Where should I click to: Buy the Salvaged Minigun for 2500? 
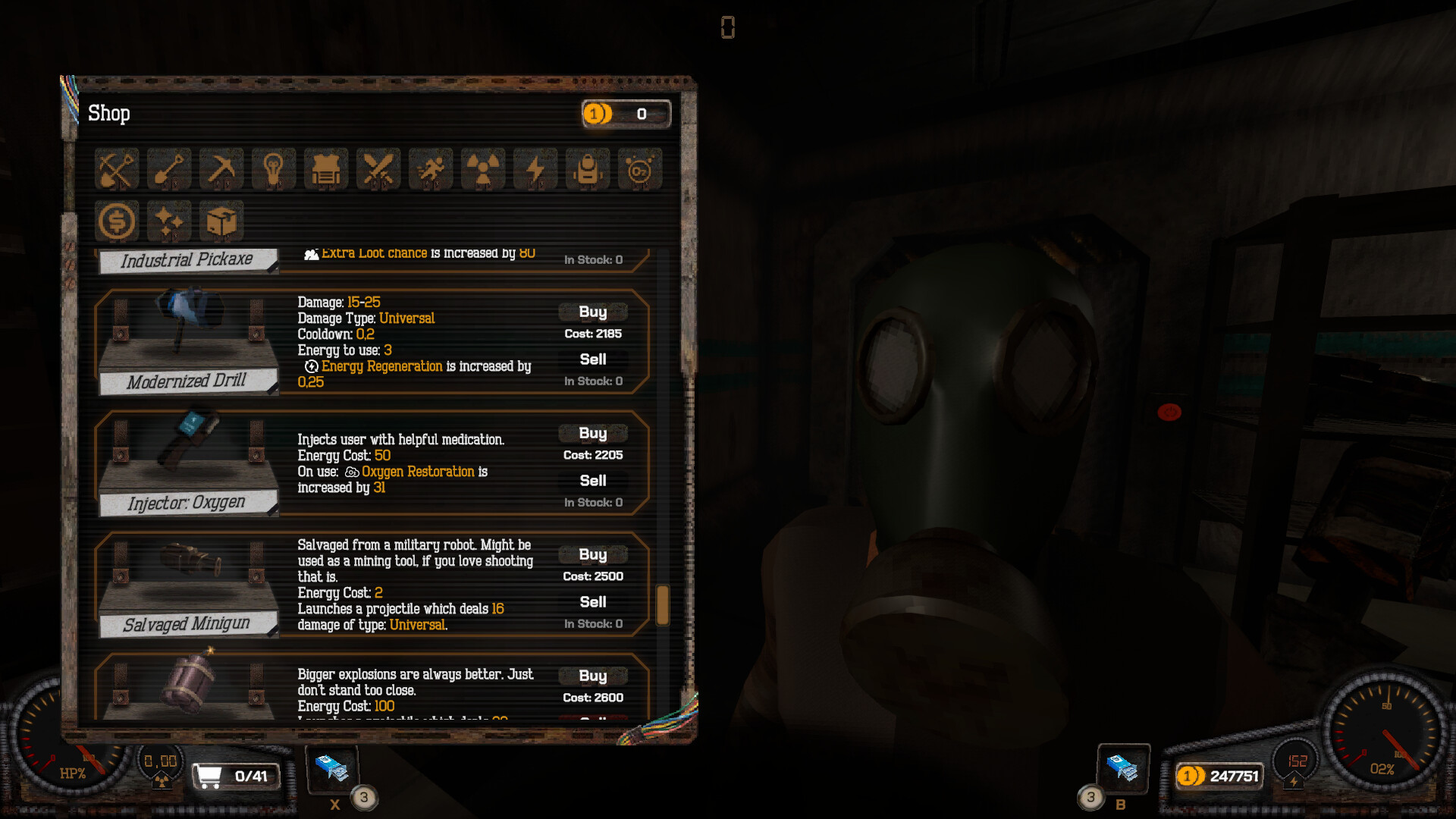click(x=592, y=554)
